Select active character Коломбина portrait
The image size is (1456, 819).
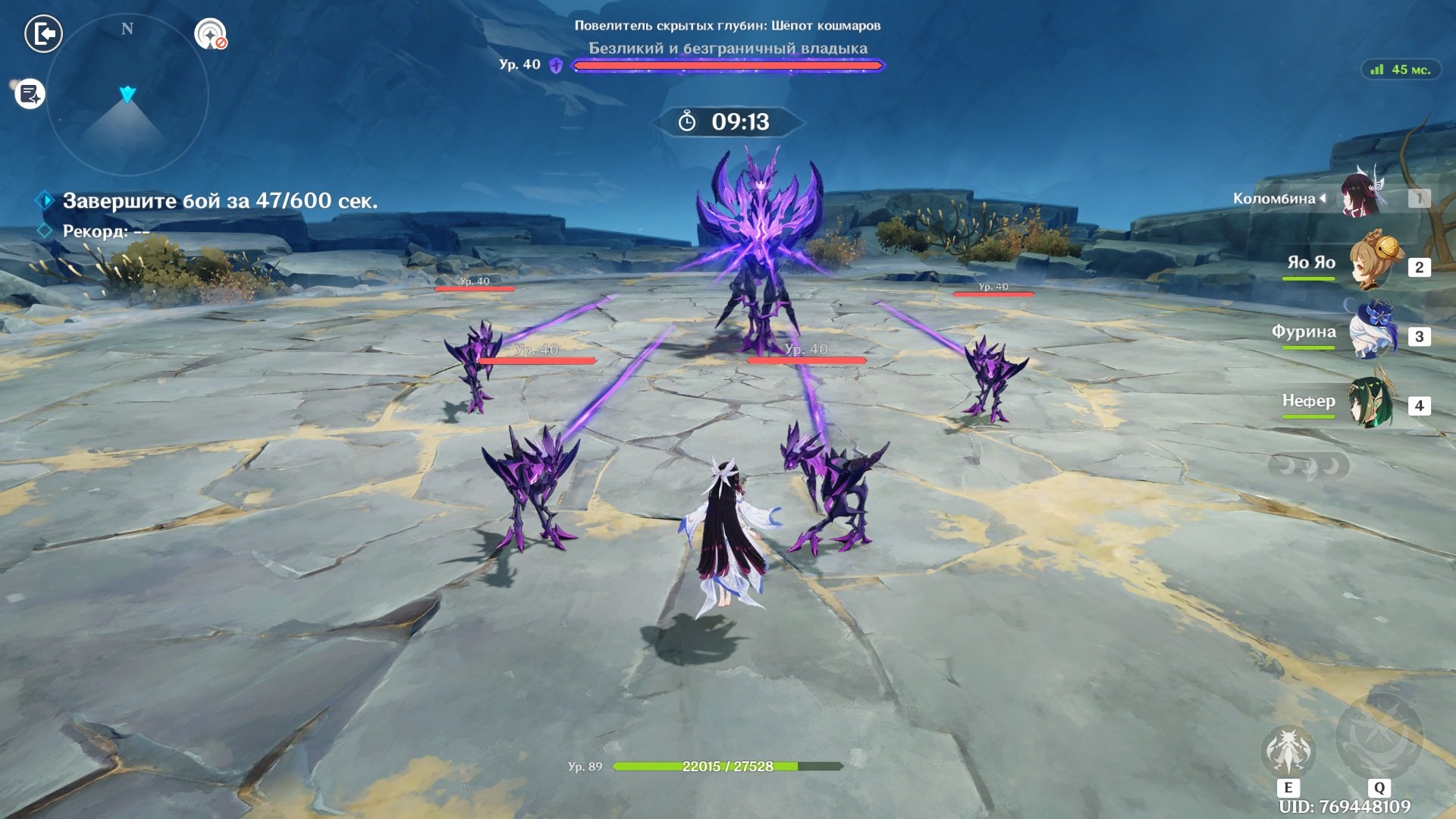pyautogui.click(x=1362, y=196)
